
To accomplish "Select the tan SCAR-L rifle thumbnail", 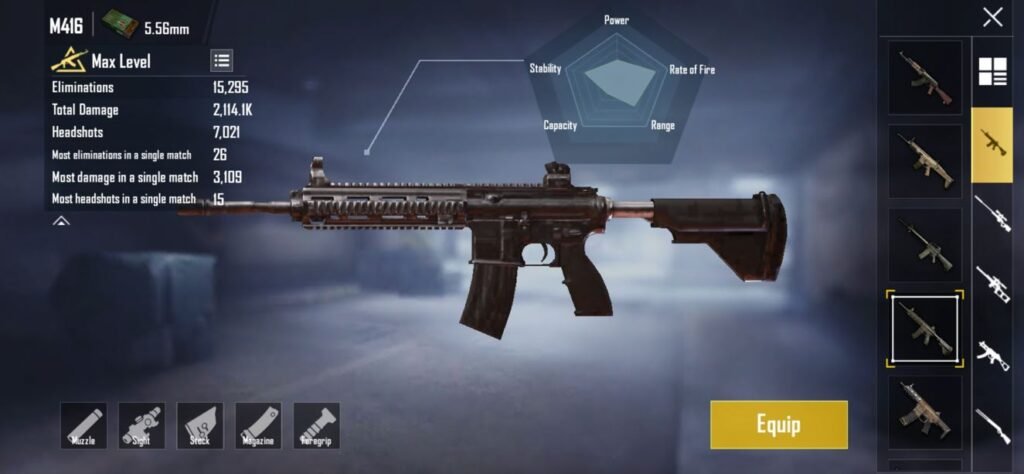I will [924, 161].
